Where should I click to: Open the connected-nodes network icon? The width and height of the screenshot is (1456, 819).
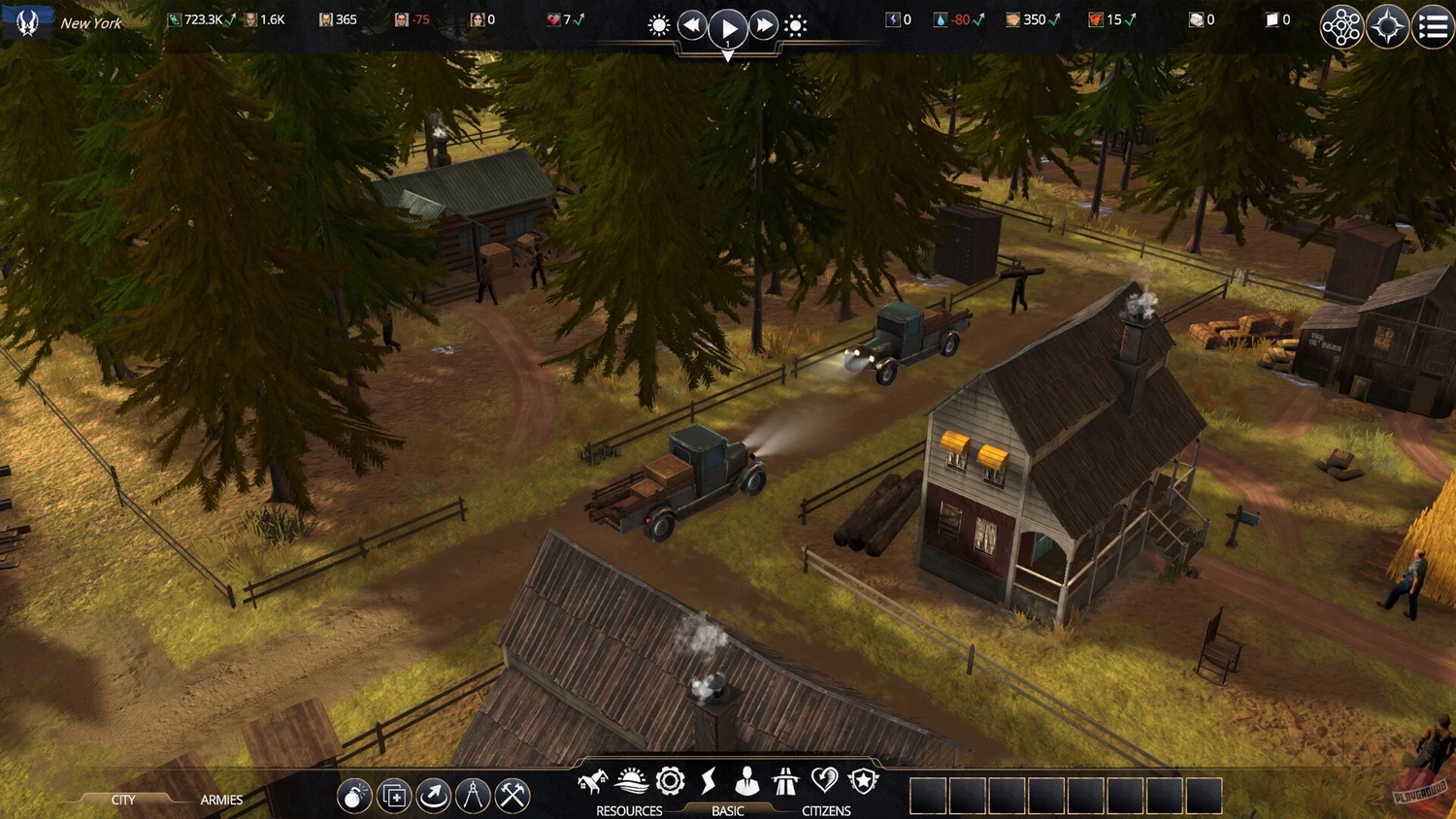1341,27
